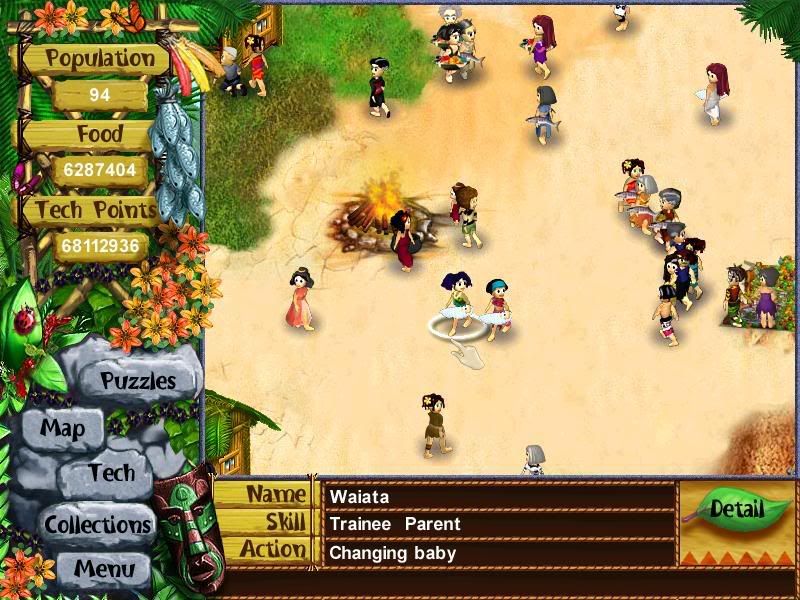This screenshot has height=600, width=800.
Task: View the Collections screen
Action: [x=97, y=524]
